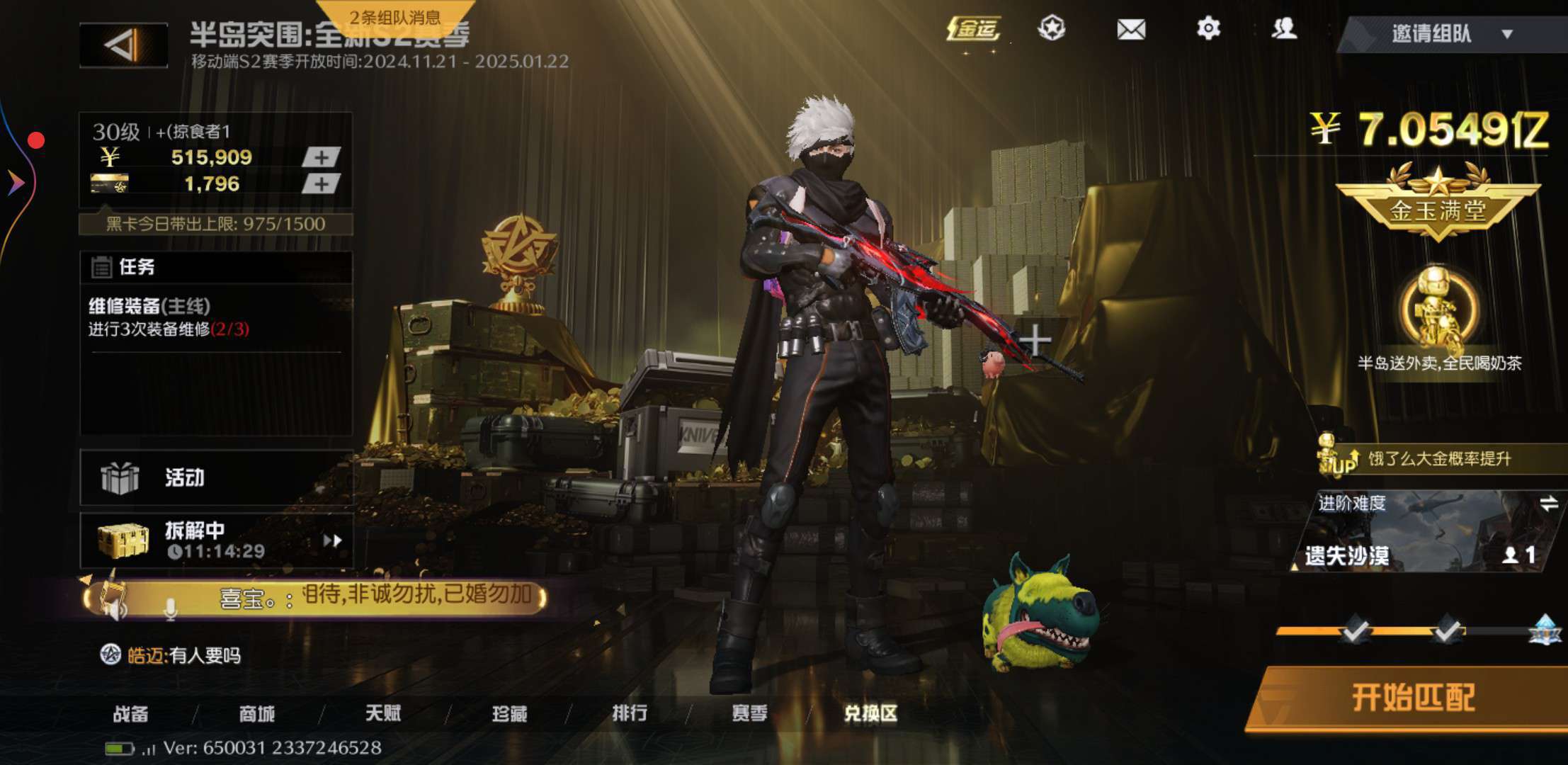Open the 珍藏 collection tab
Screen dimensions: 1568x765
pos(509,713)
